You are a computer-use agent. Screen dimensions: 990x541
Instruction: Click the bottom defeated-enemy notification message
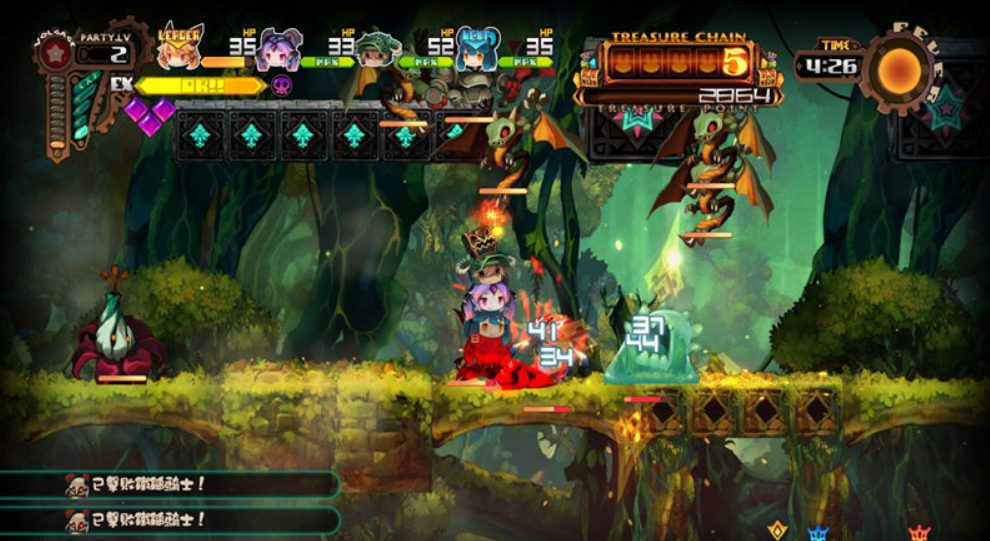170,520
